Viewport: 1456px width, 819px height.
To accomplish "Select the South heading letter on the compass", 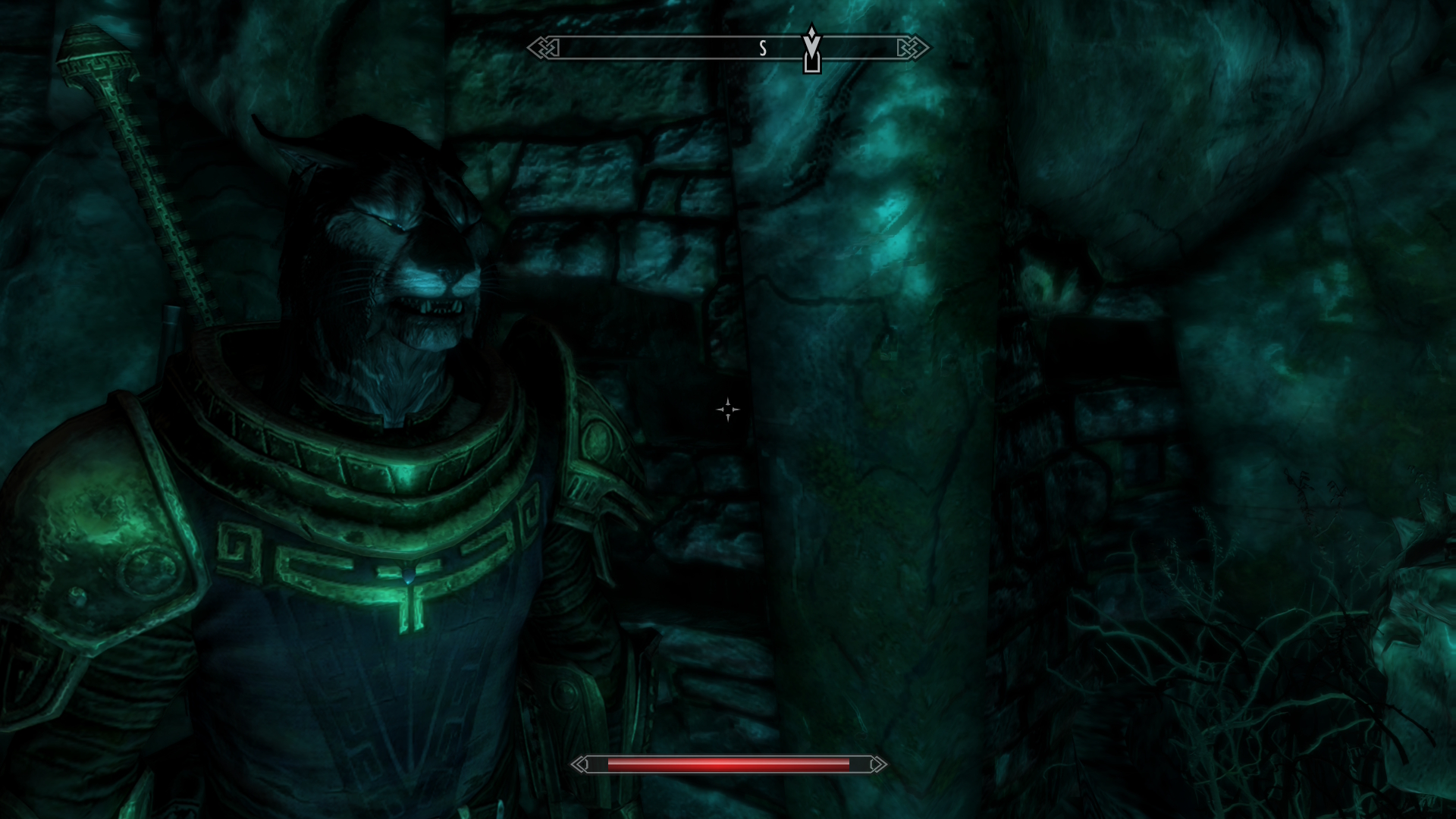I will coord(763,49).
